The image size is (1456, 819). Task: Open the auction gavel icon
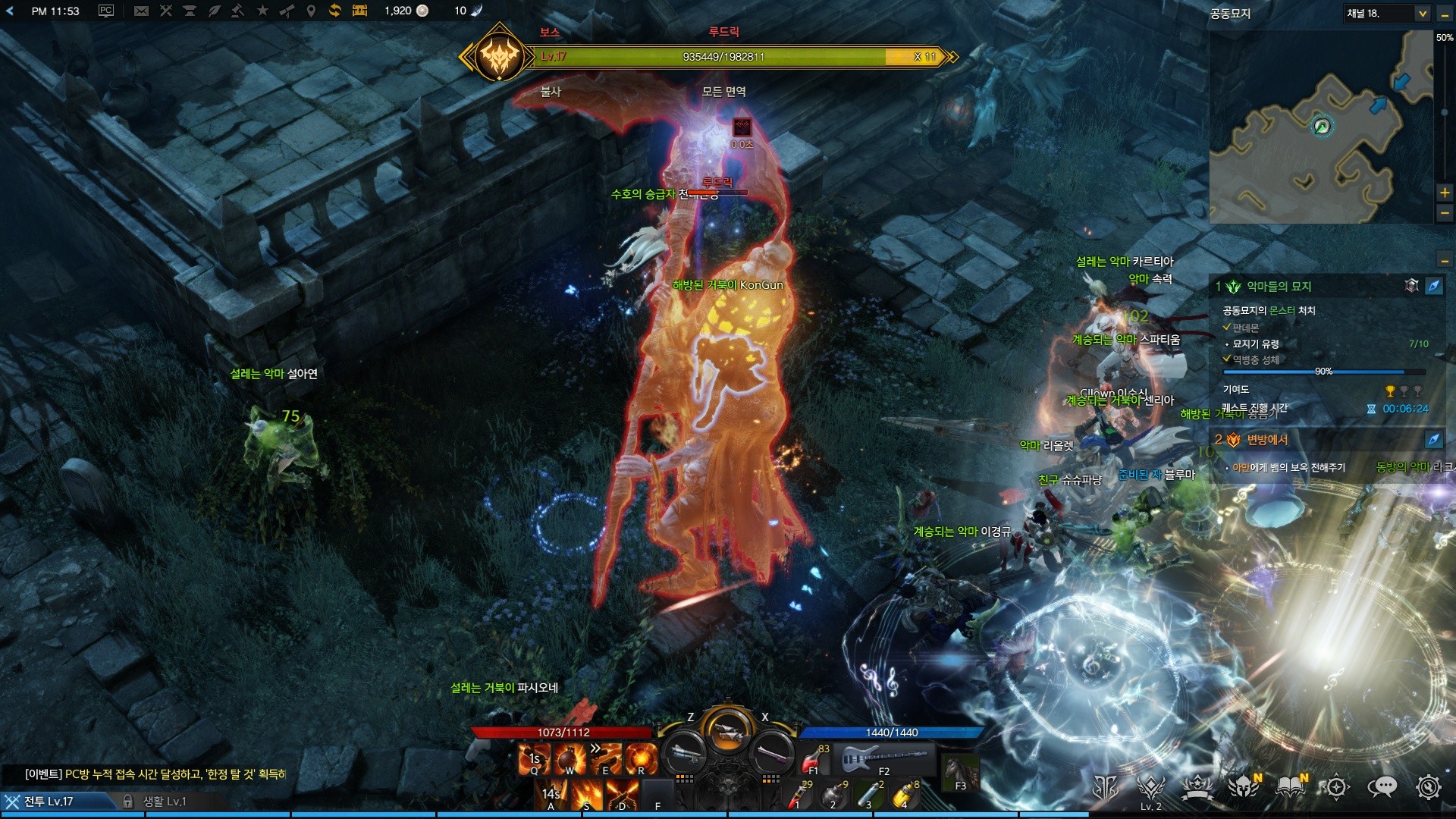pos(237,11)
